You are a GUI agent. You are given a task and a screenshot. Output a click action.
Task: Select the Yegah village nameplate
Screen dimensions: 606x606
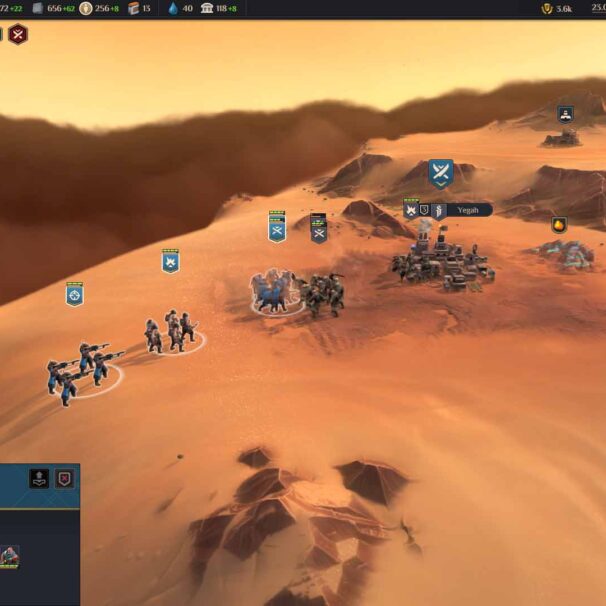467,210
